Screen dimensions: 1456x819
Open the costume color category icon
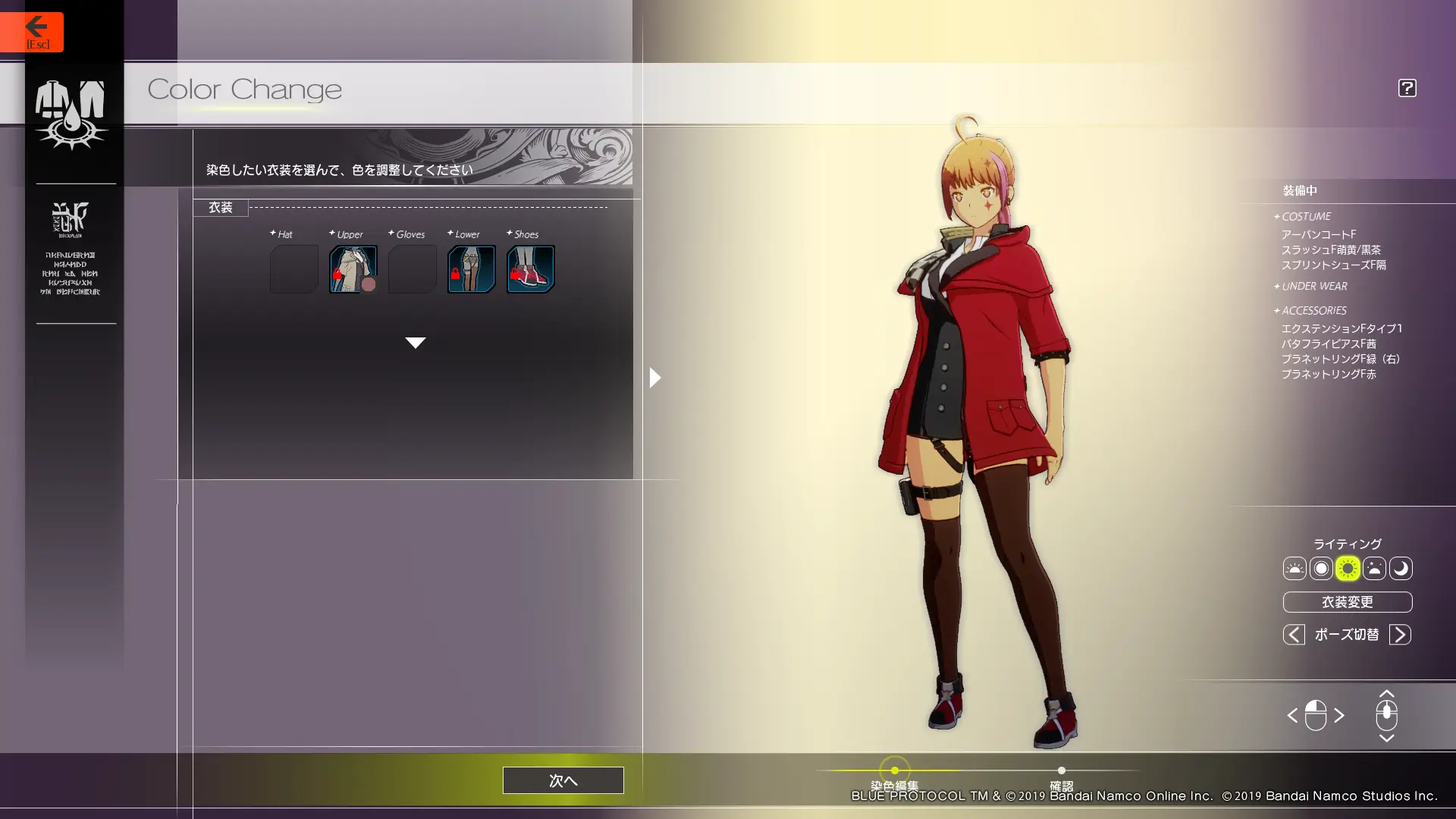71,114
